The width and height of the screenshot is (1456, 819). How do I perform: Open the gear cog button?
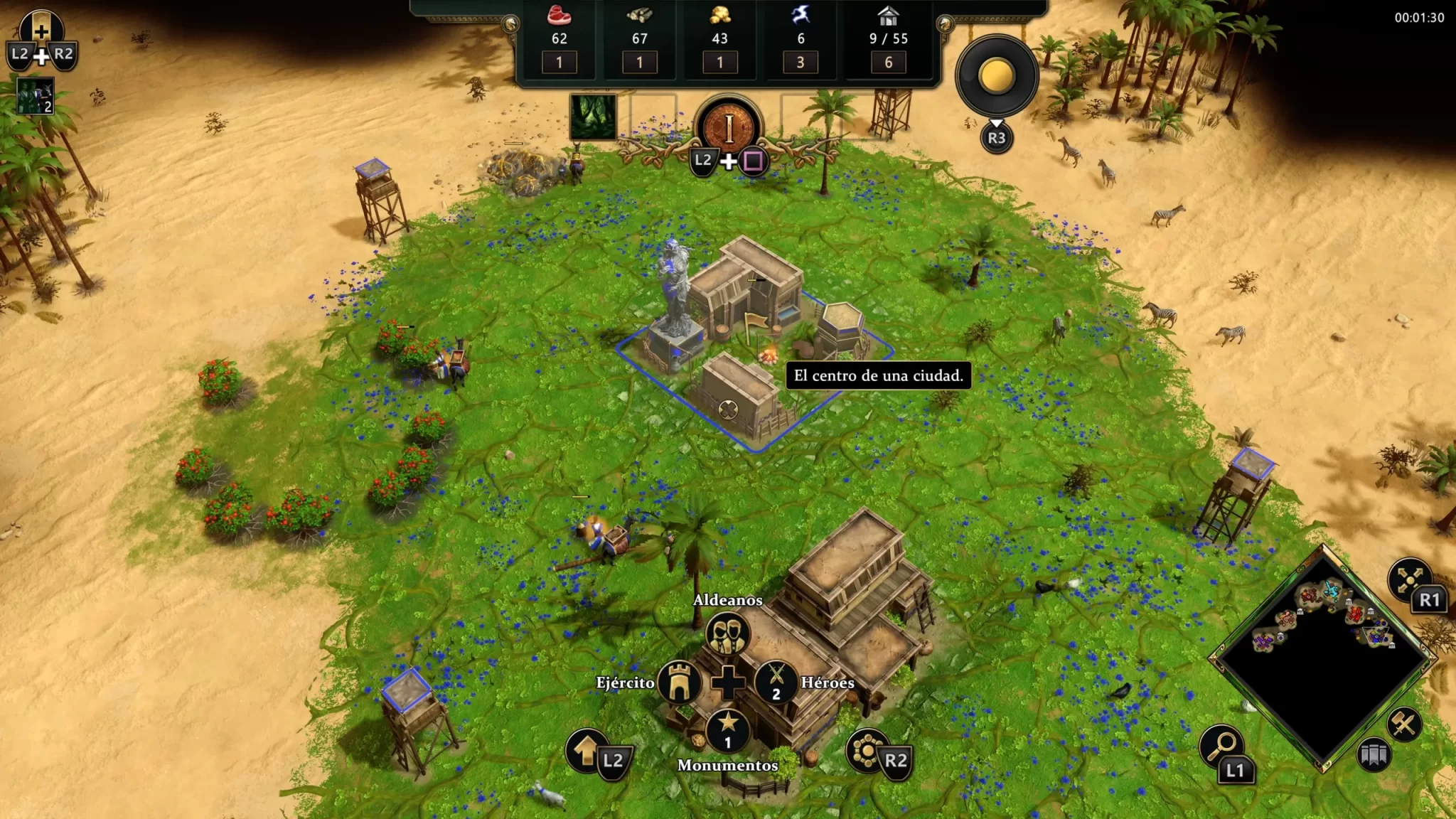pos(867,750)
